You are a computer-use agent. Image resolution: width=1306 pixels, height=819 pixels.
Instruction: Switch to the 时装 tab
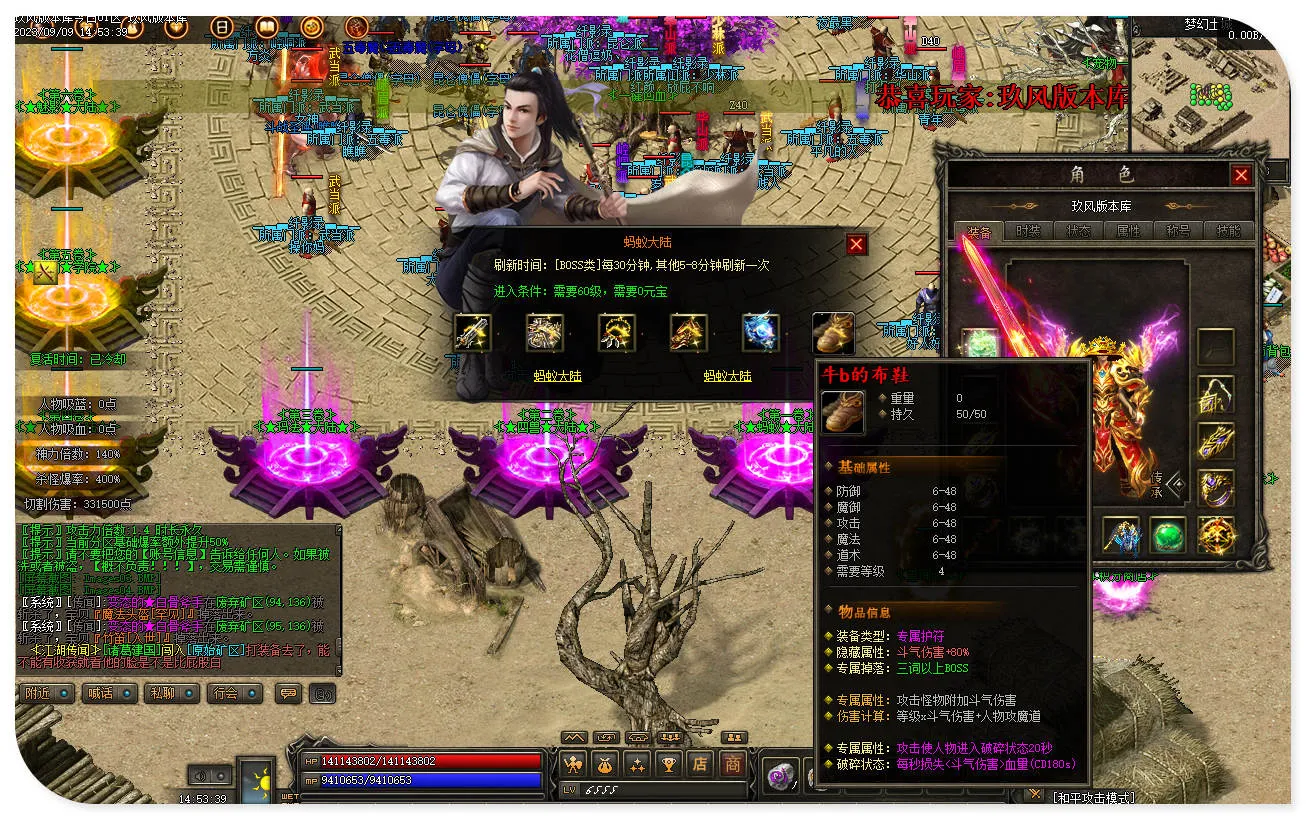pos(1028,230)
